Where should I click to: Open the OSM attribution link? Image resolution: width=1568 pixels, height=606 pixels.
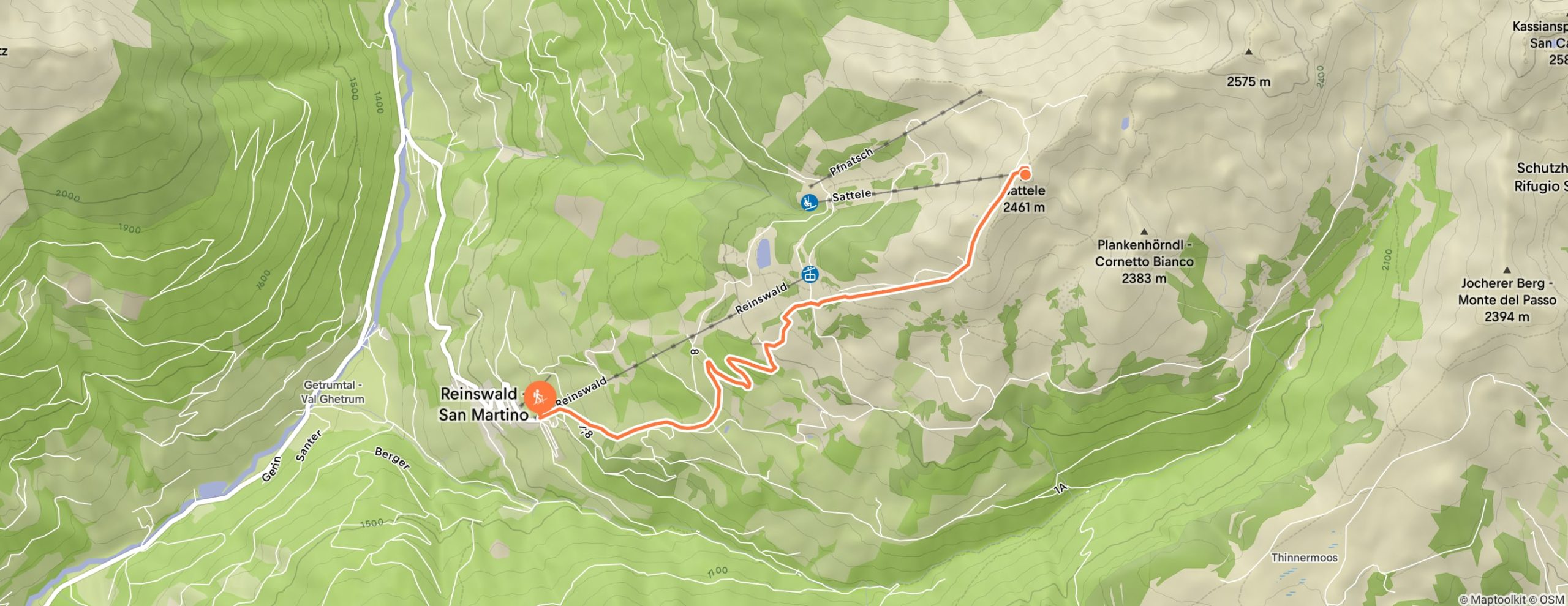point(1552,600)
